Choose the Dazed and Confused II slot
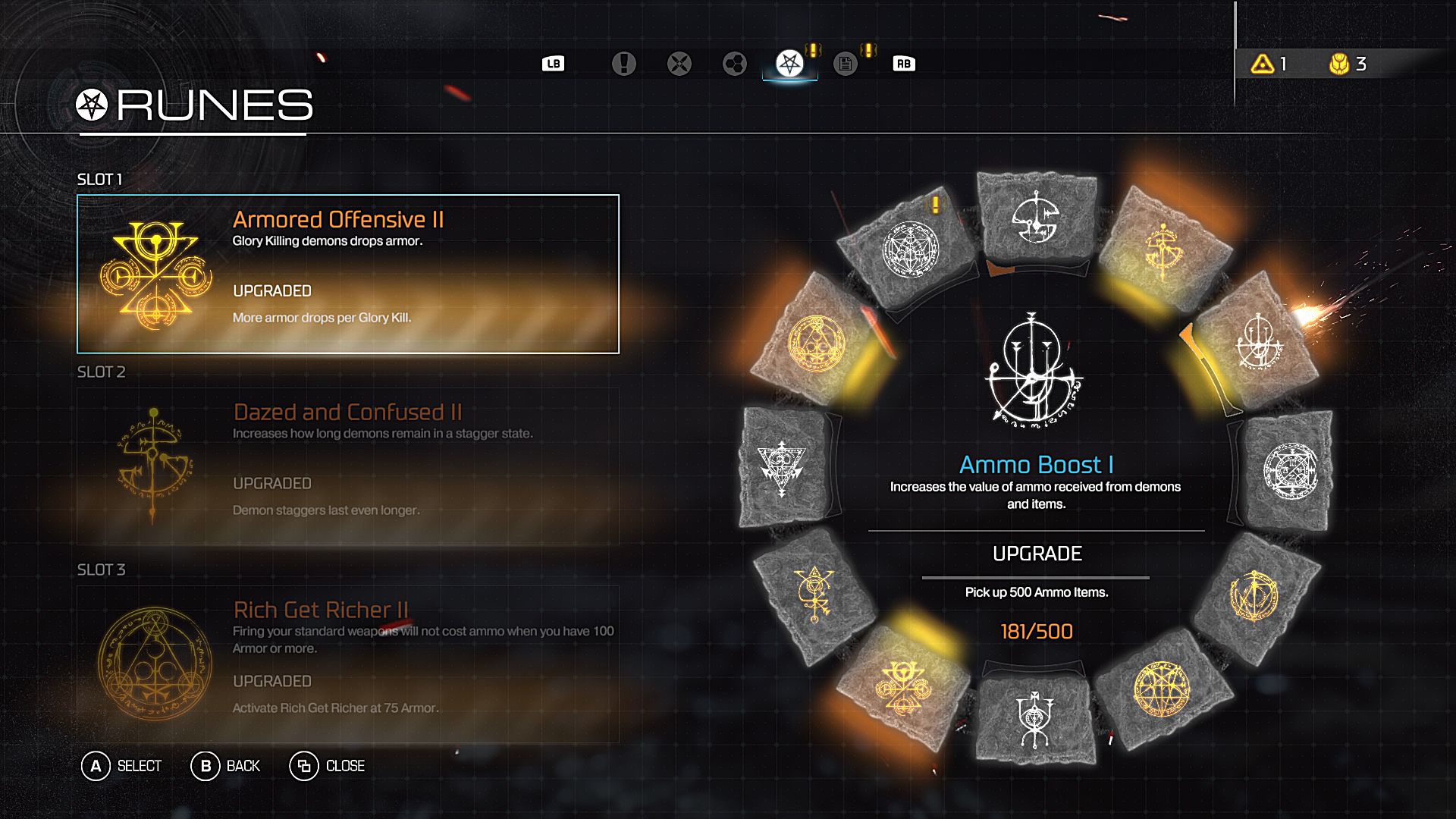 (348, 466)
